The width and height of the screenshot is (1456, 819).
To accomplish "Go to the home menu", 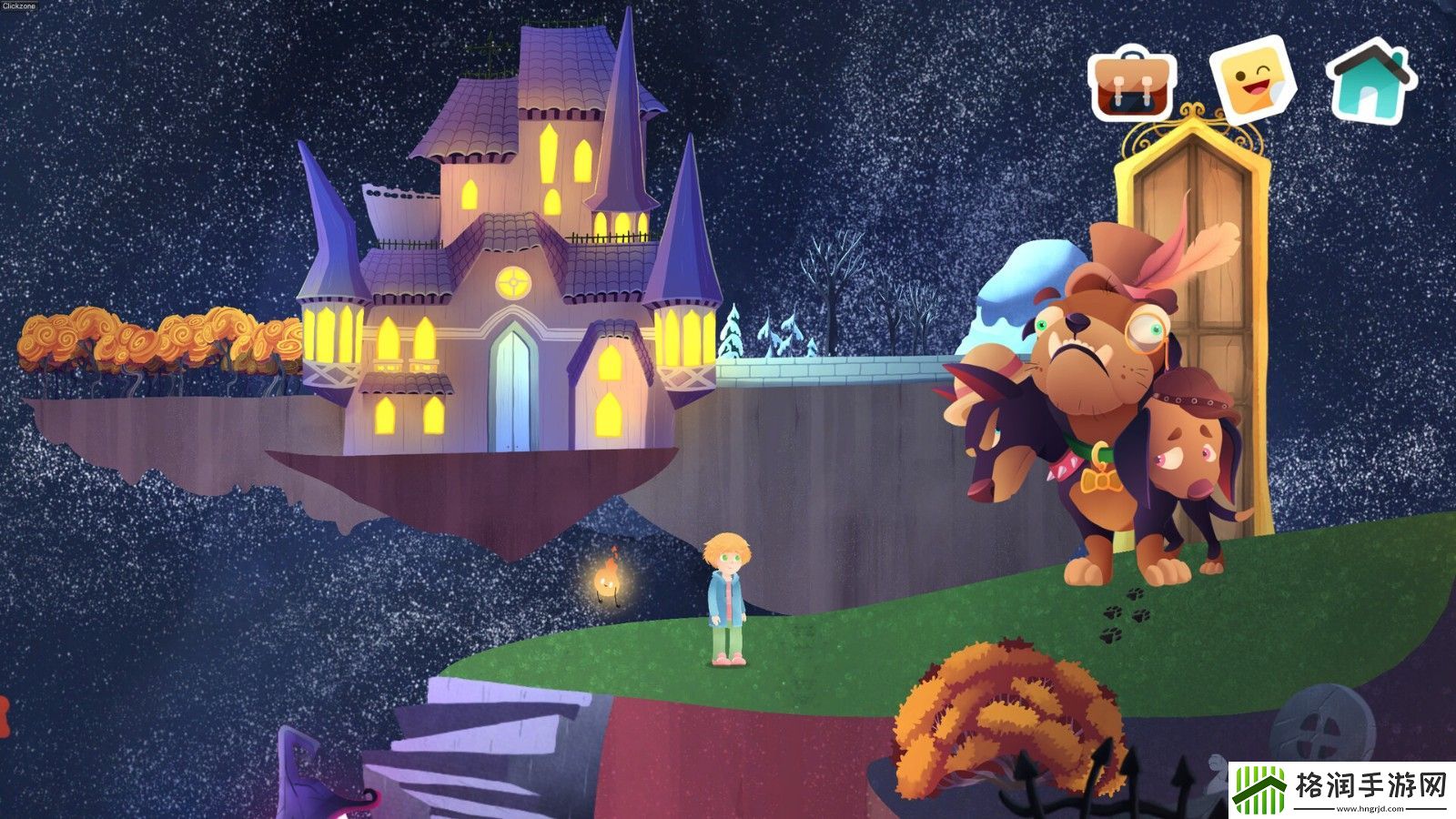I will coord(1370,79).
